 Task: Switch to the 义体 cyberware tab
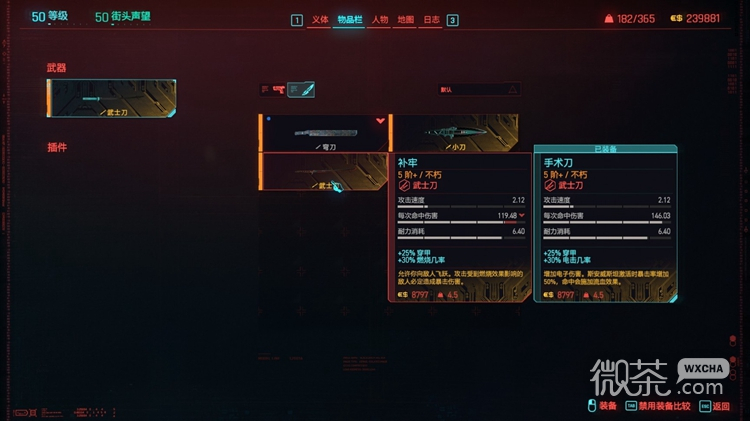pos(320,20)
